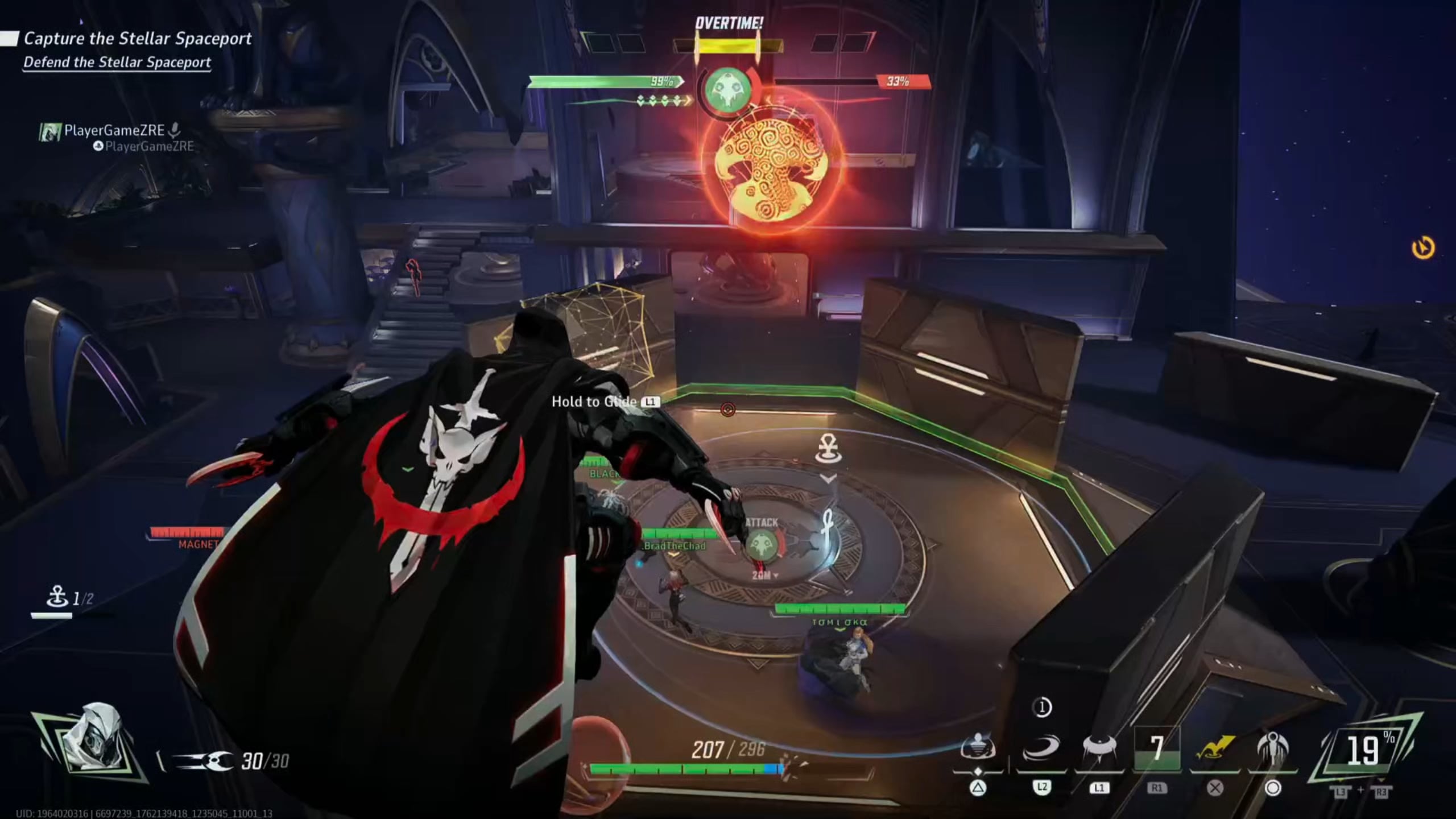
Task: Toggle the ATTACK objective marker indicator
Action: click(763, 544)
